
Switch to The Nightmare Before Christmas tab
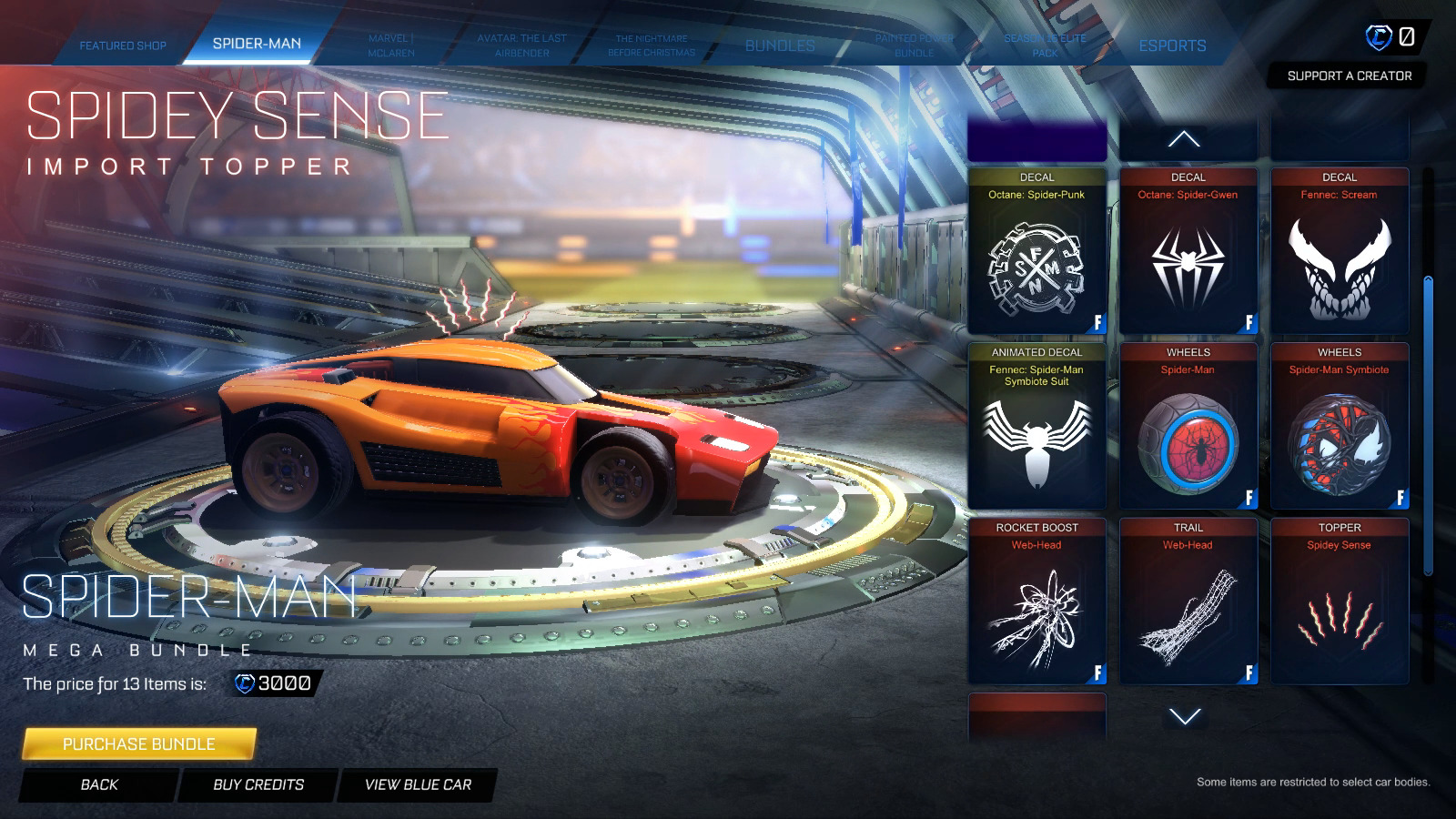pyautogui.click(x=651, y=45)
